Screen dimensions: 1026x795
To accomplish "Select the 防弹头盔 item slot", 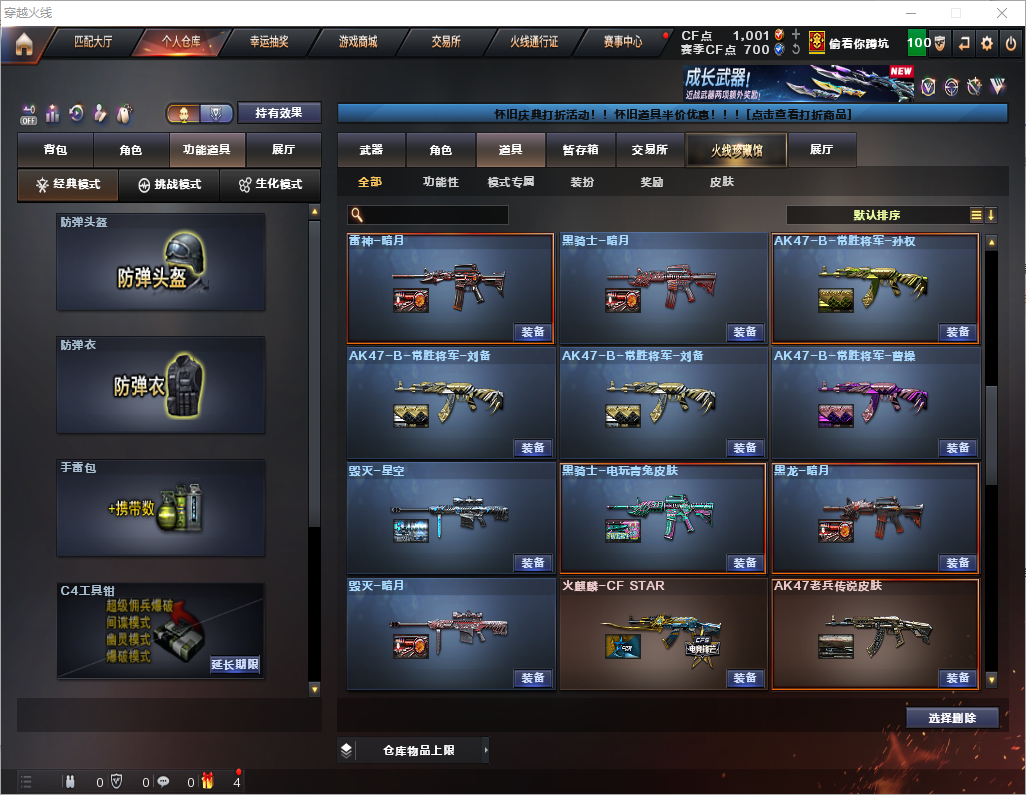I will coord(161,261).
